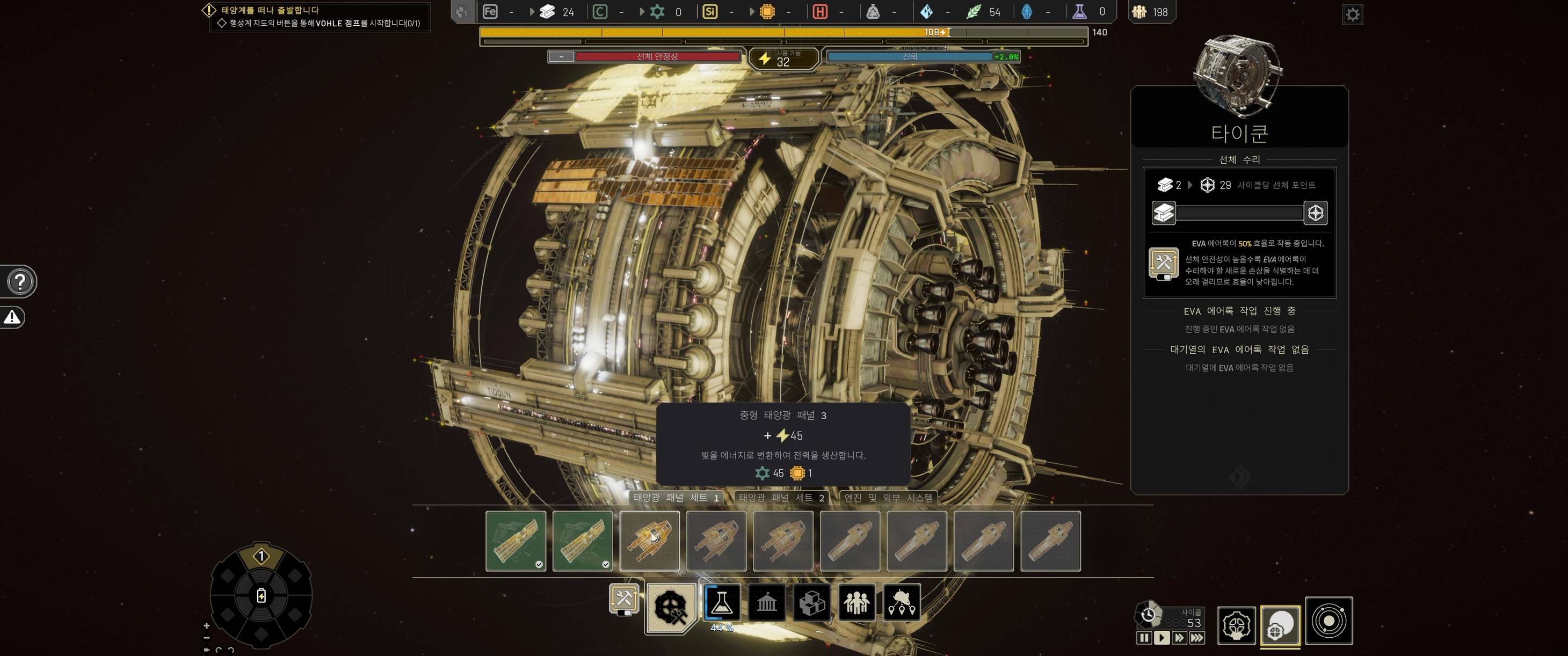Viewport: 1568px width, 656px height.
Task: Open the stacked cubes storage menu
Action: 811,602
